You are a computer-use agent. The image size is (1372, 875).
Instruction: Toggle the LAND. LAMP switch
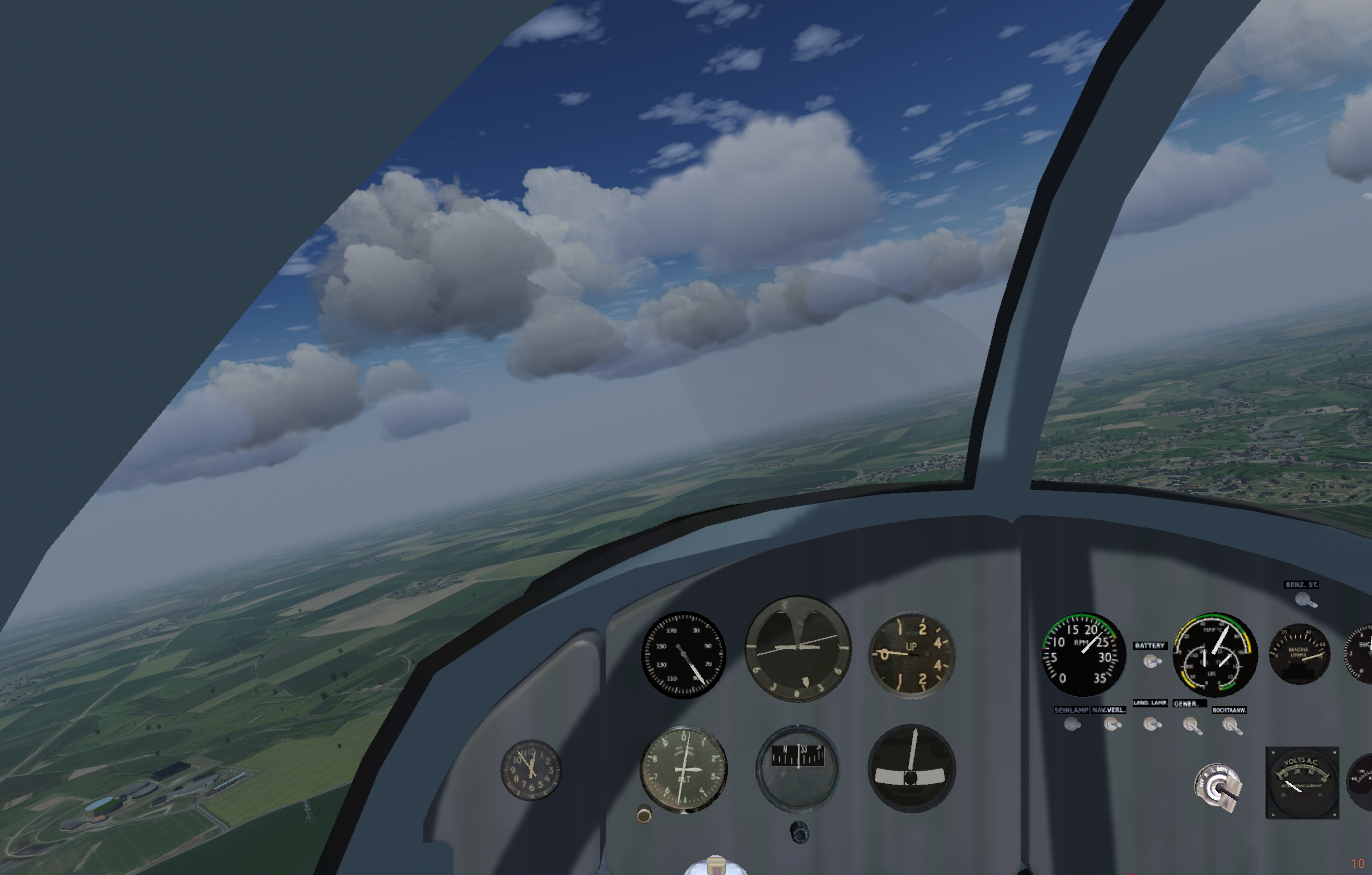coord(1151,723)
